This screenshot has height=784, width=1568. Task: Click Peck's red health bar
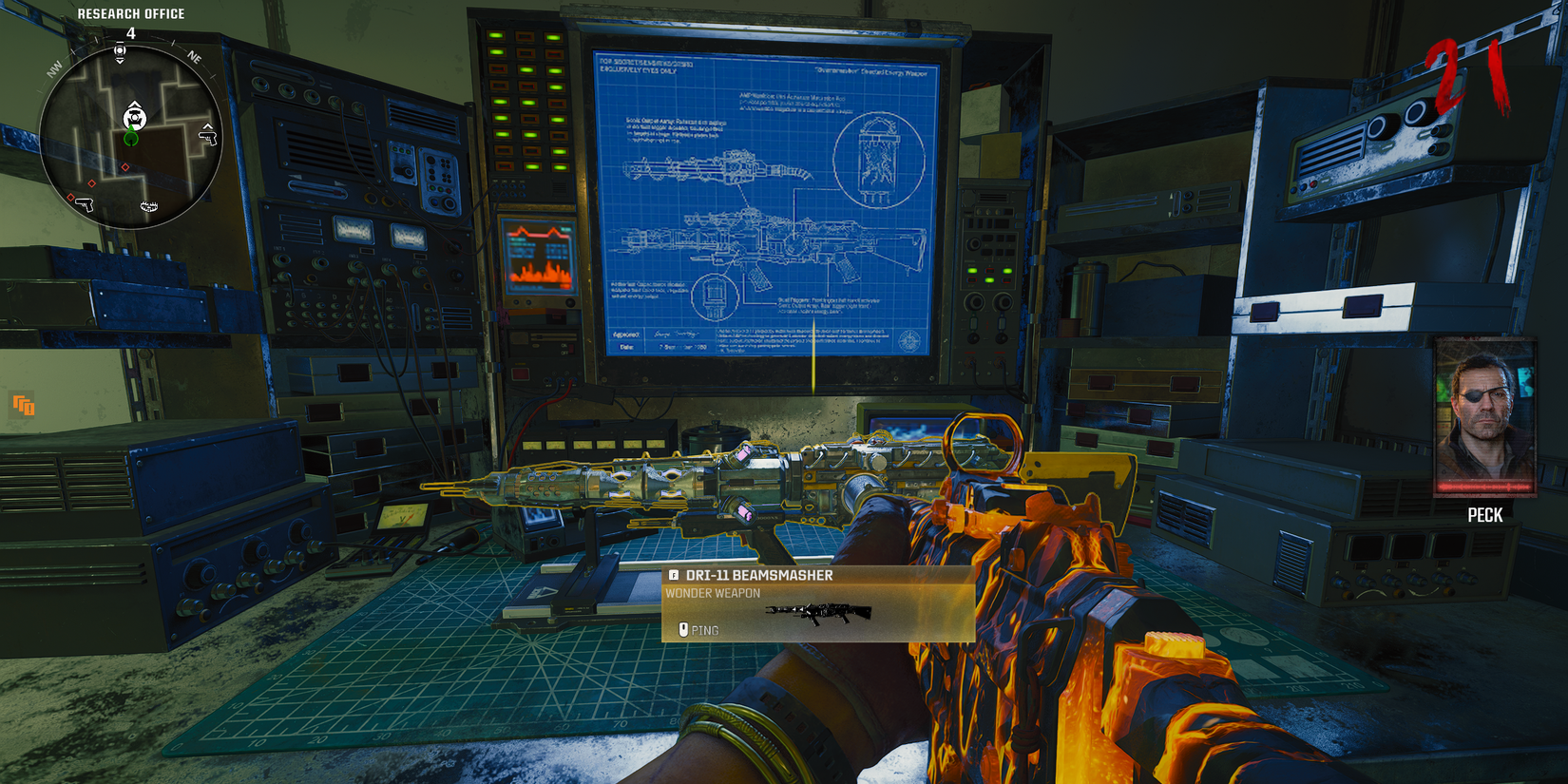(1486, 486)
